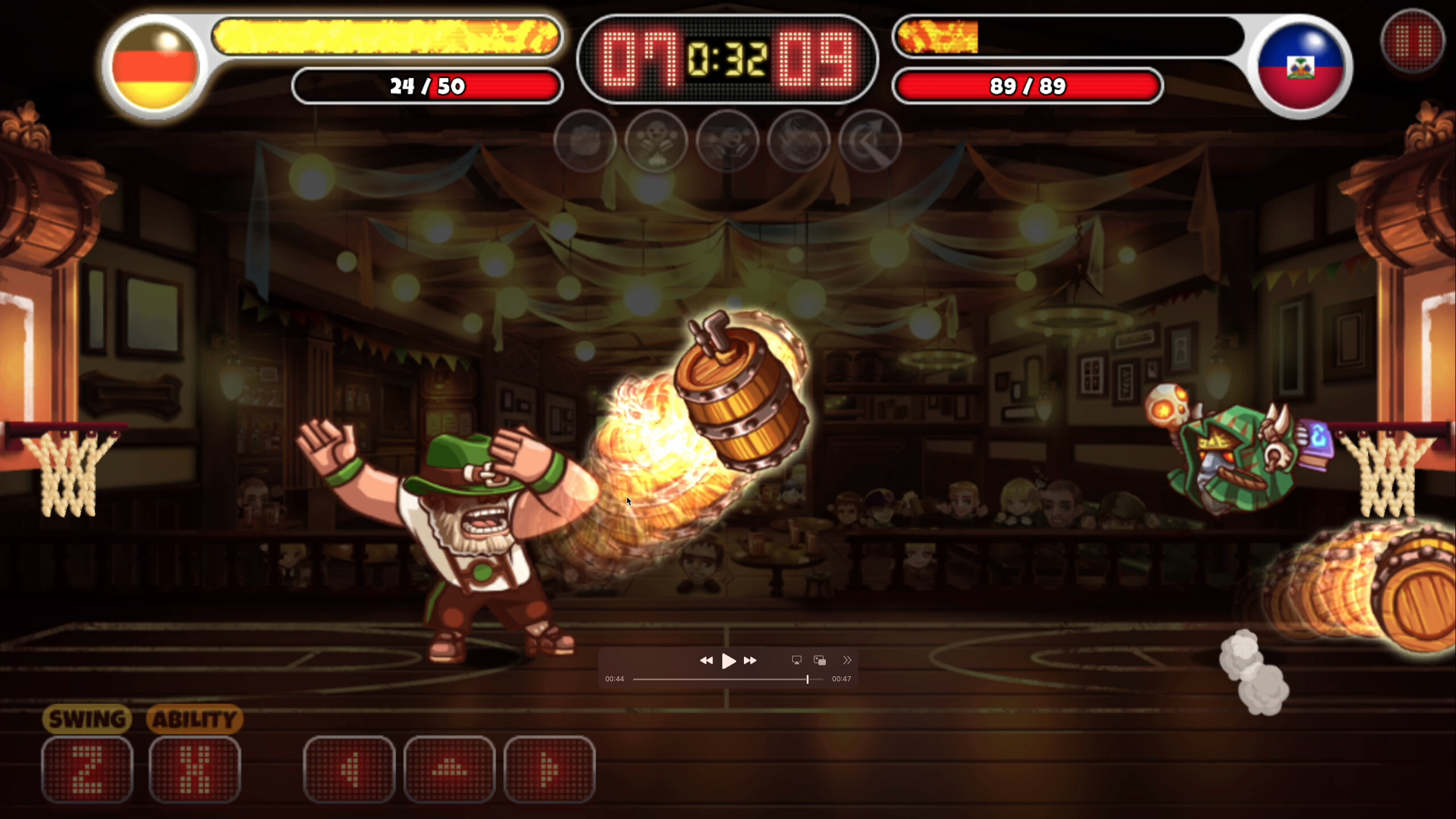This screenshot has width=1456, height=819.
Task: Click the Haitian flag opponent portrait
Action: [x=1302, y=65]
